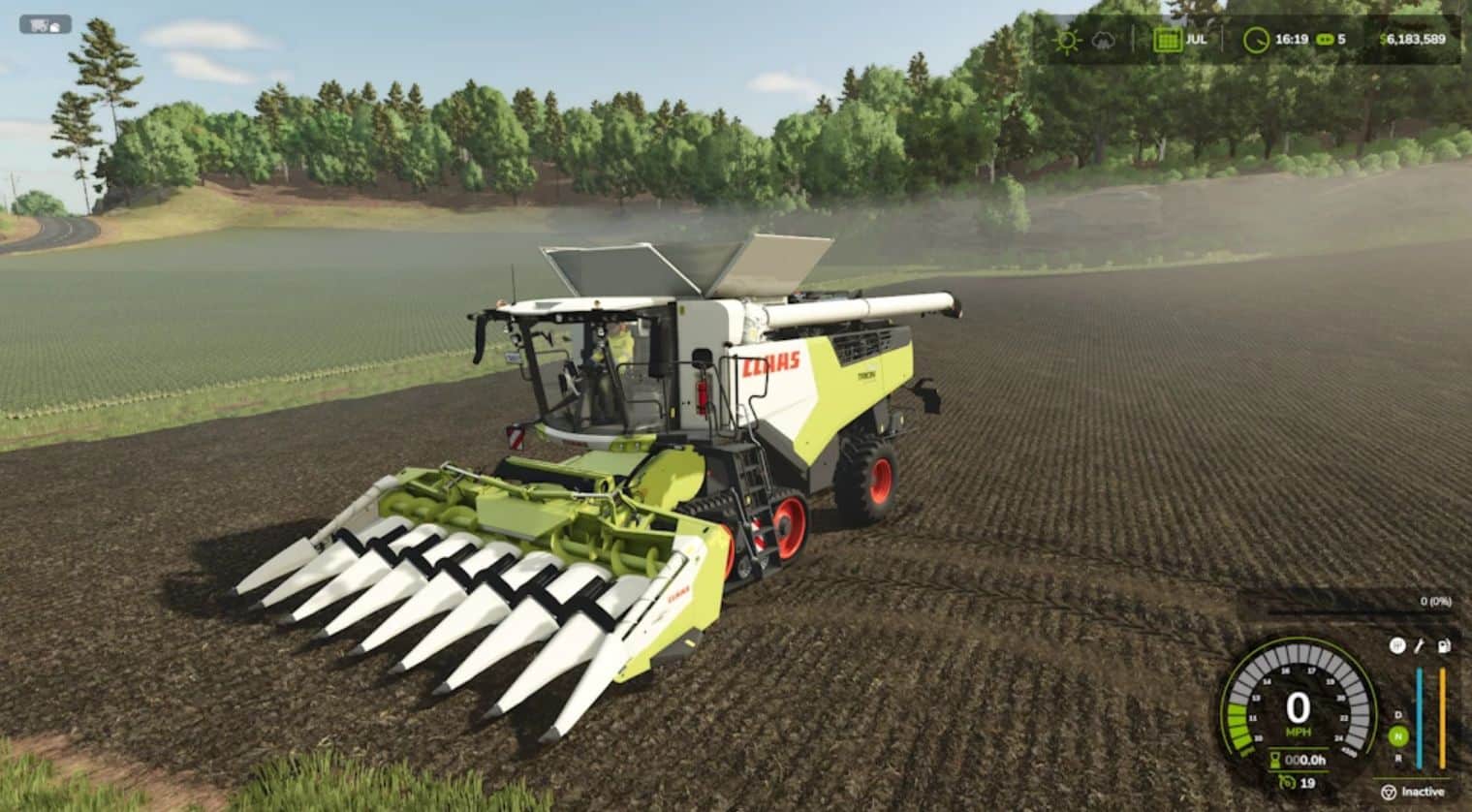The image size is (1472, 812).
Task: Switch gear selector to D
Action: (1398, 715)
